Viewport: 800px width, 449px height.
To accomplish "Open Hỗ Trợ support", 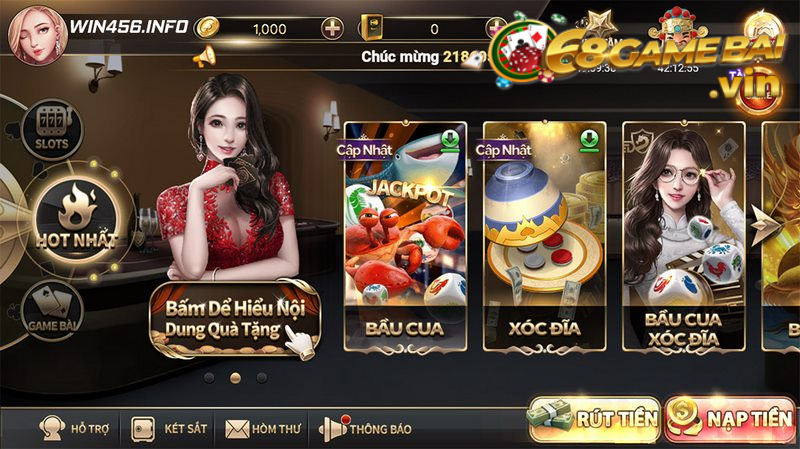I will coord(75,429).
